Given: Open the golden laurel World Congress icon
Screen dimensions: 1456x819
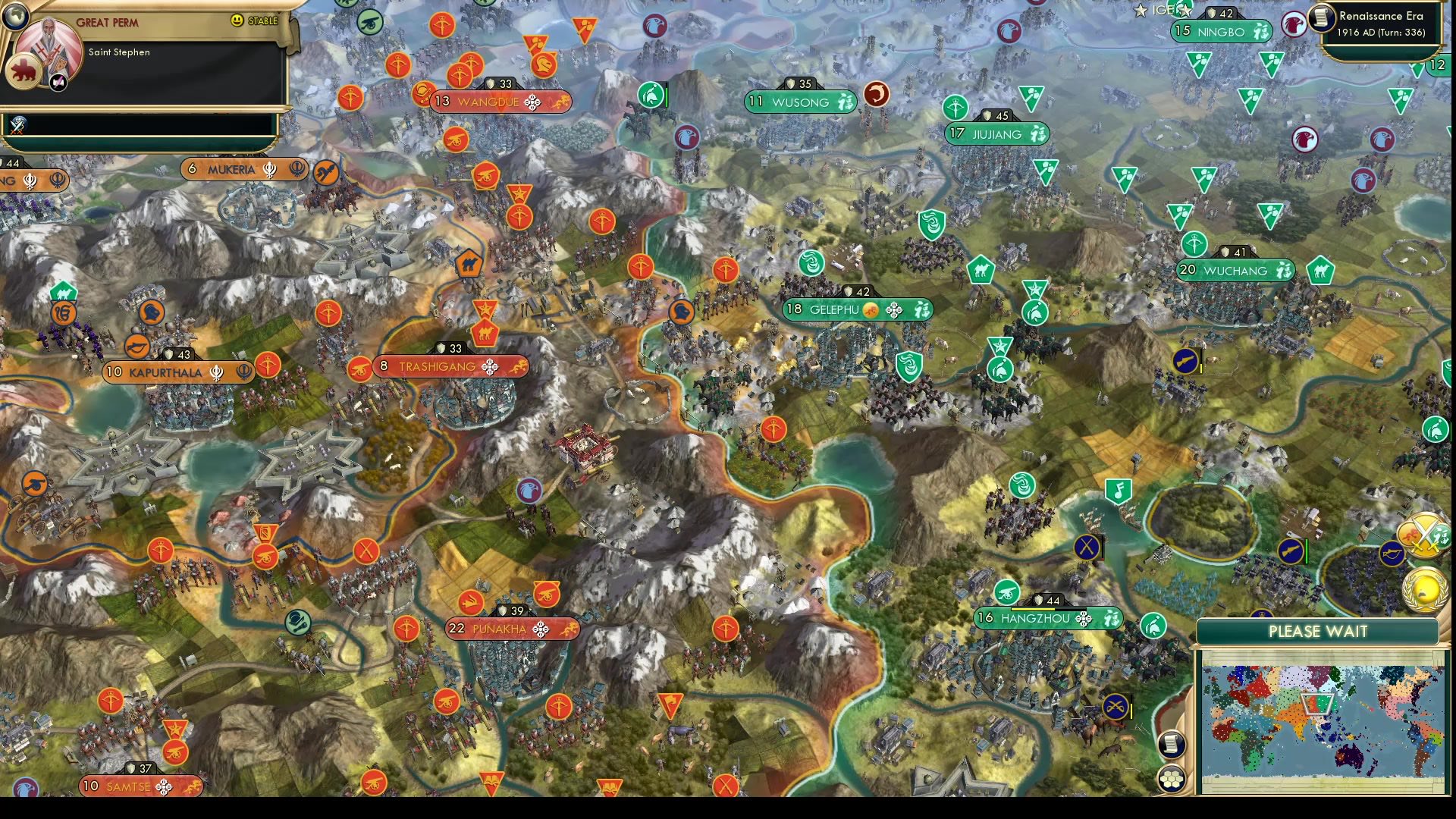Looking at the screenshot, I should click(1424, 589).
